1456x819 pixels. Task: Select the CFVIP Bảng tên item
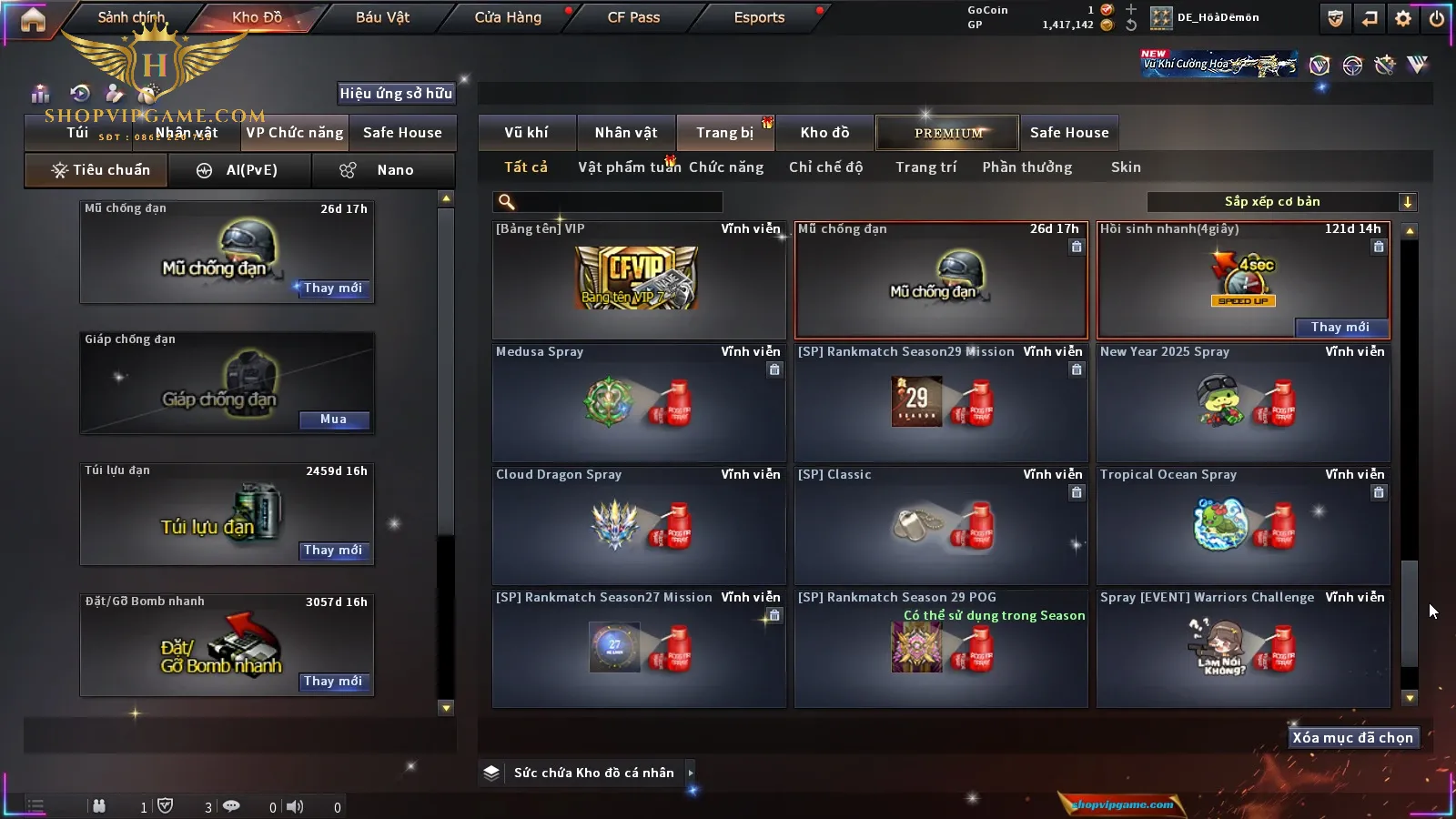tap(638, 278)
